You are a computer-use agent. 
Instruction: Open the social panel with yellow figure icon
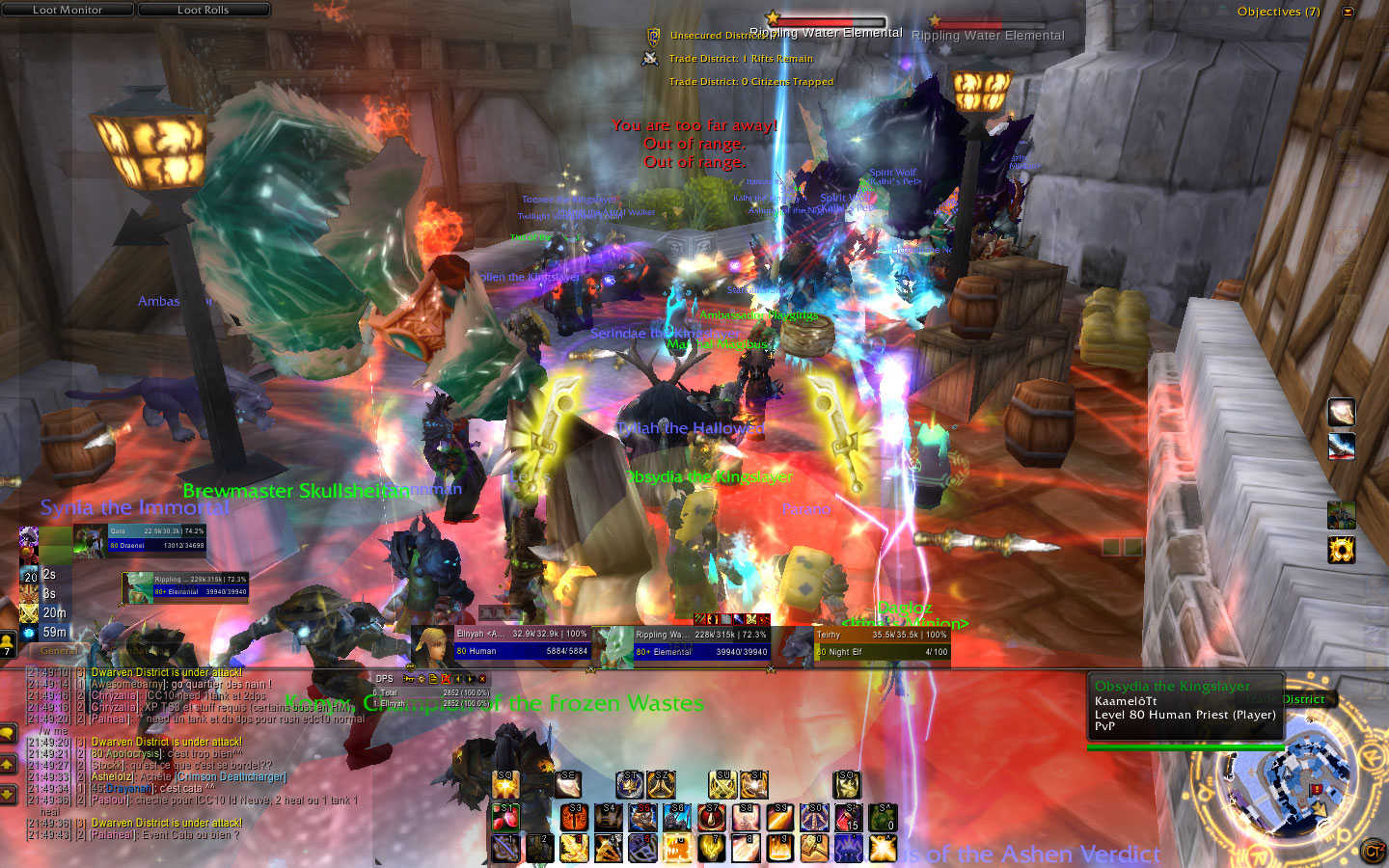(x=8, y=642)
